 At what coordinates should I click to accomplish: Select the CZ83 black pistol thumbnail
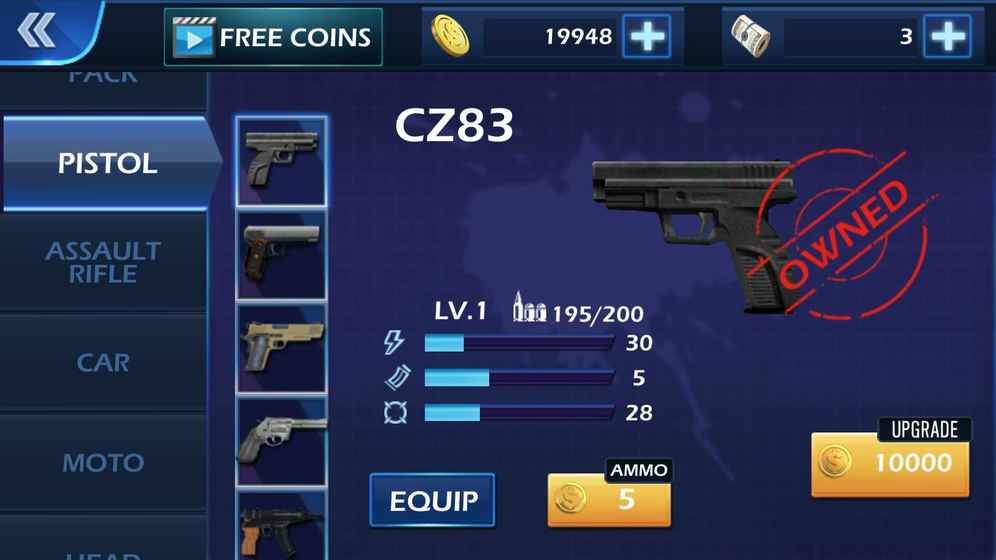(x=281, y=161)
